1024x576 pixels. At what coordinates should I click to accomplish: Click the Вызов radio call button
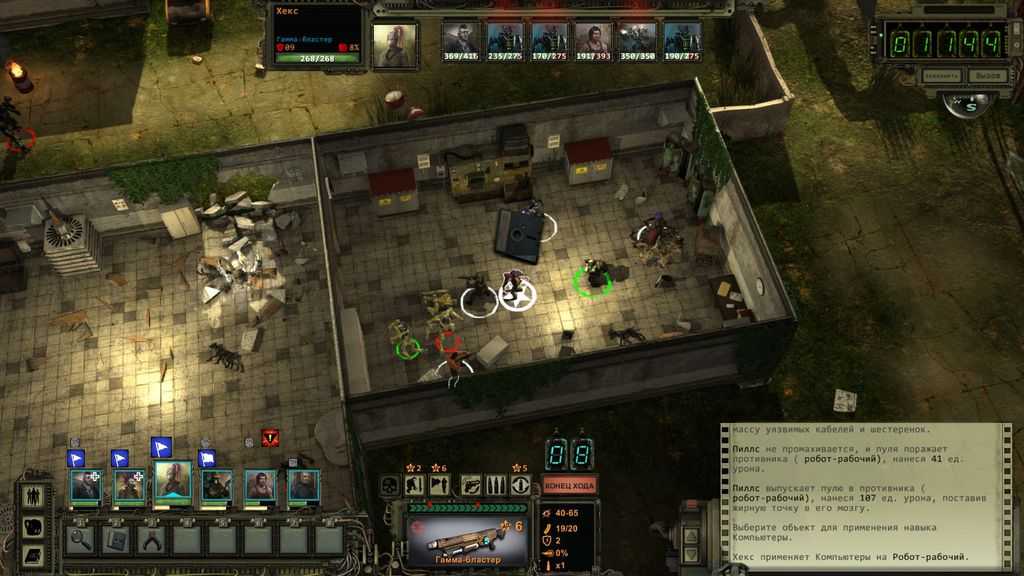pyautogui.click(x=988, y=75)
